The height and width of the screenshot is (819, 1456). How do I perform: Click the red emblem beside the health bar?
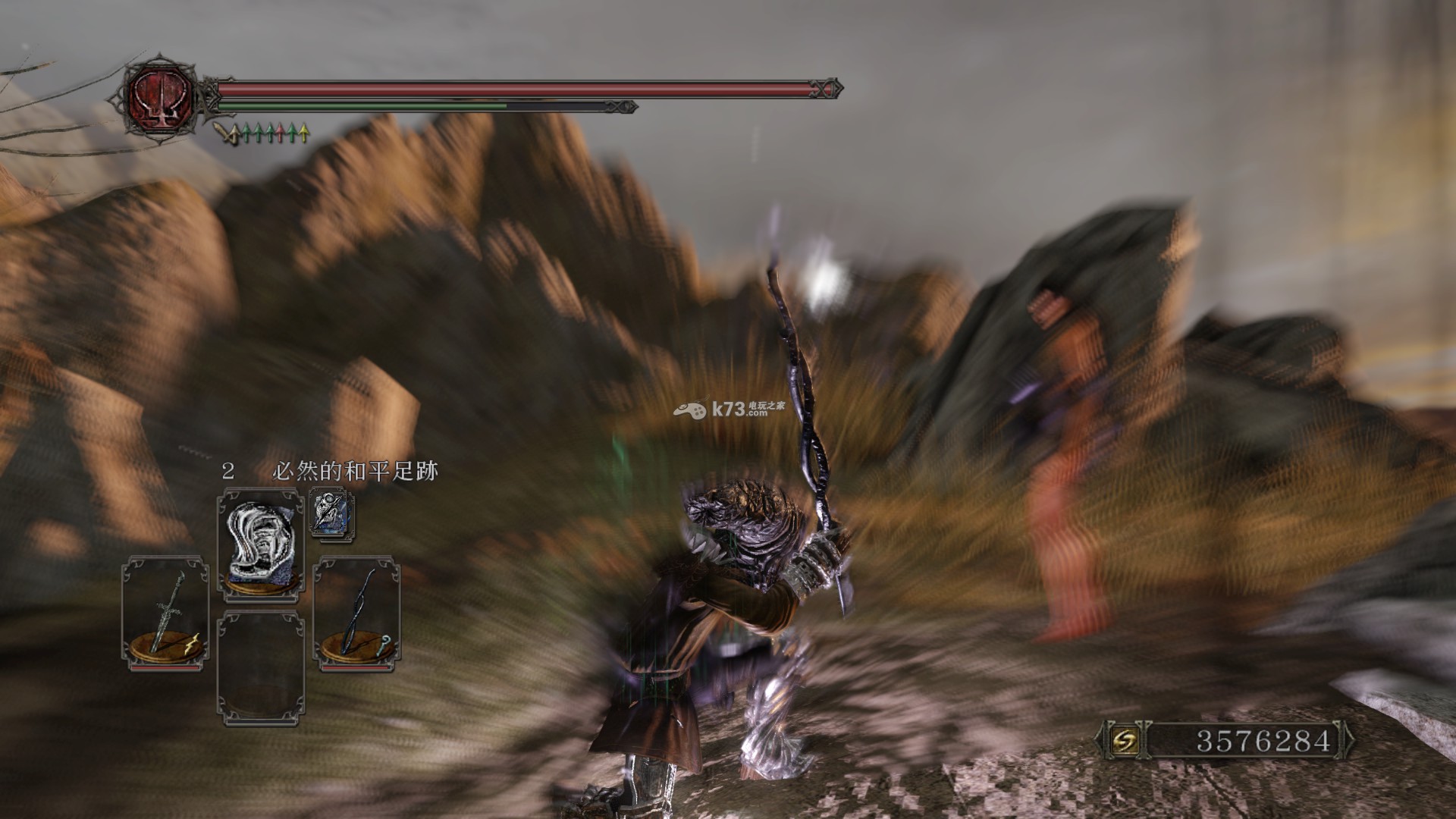point(160,97)
